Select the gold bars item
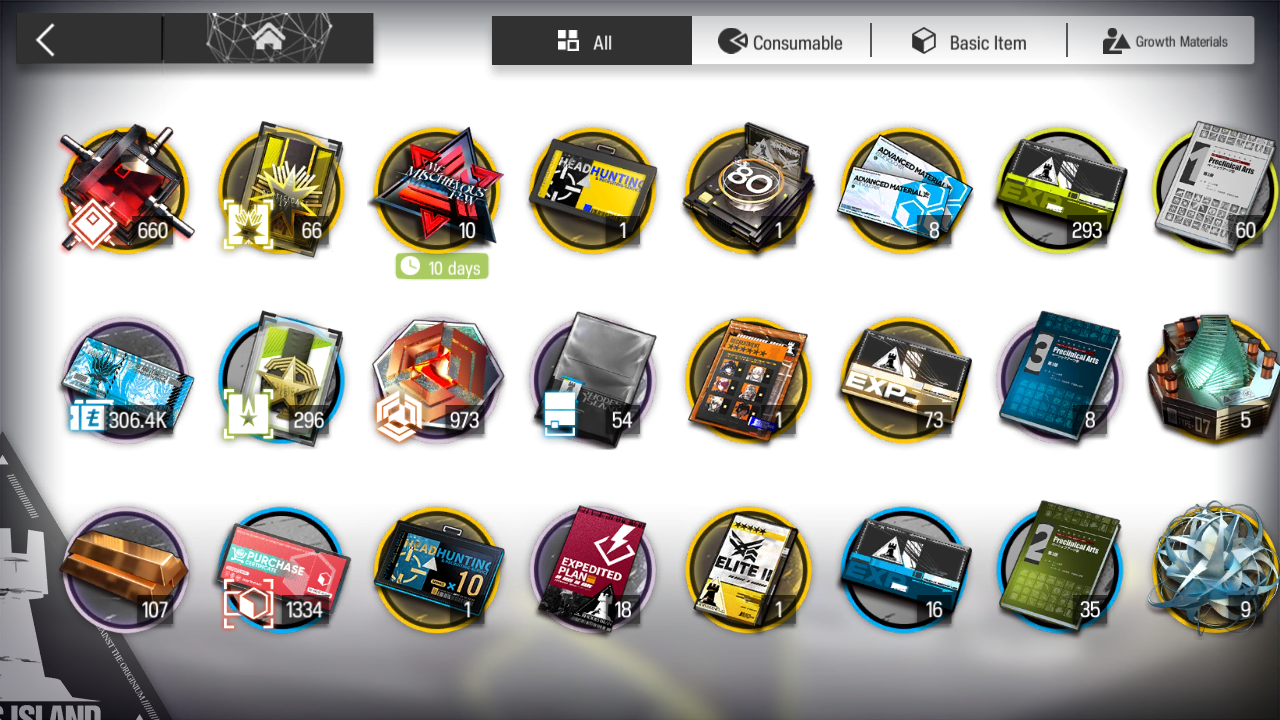 tap(124, 570)
